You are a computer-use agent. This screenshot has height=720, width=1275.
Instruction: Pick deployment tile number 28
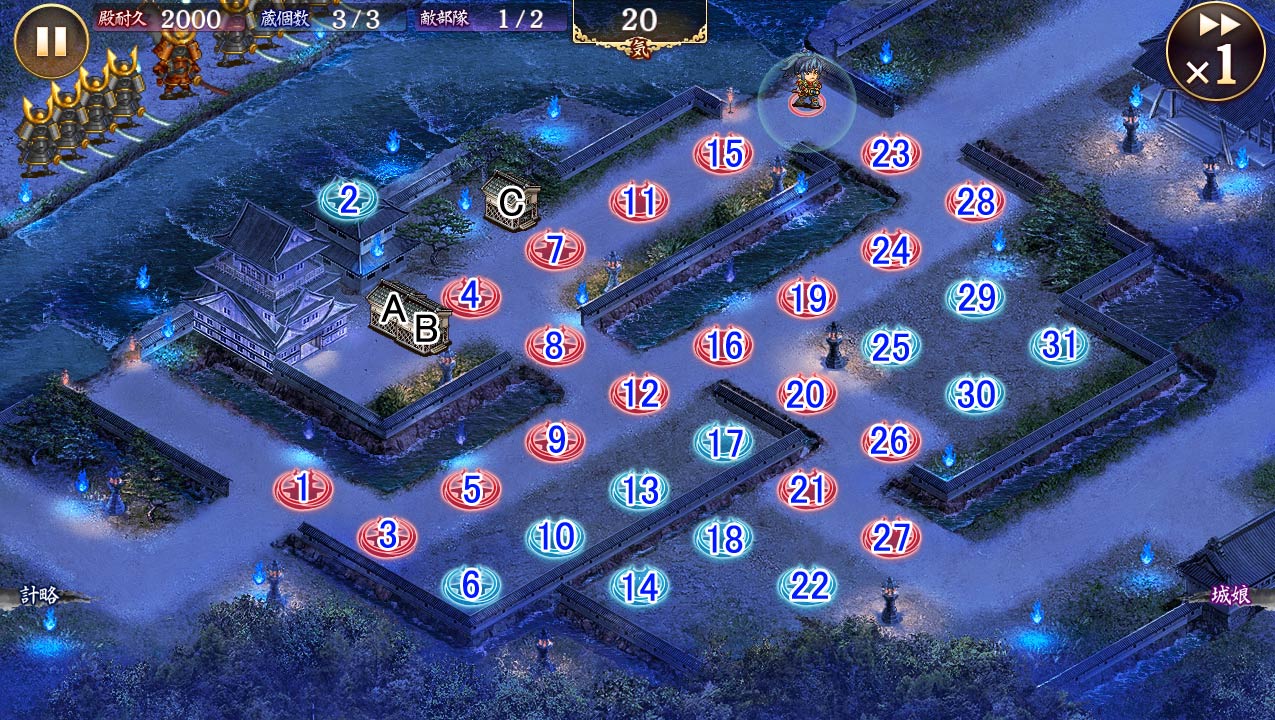(x=975, y=202)
